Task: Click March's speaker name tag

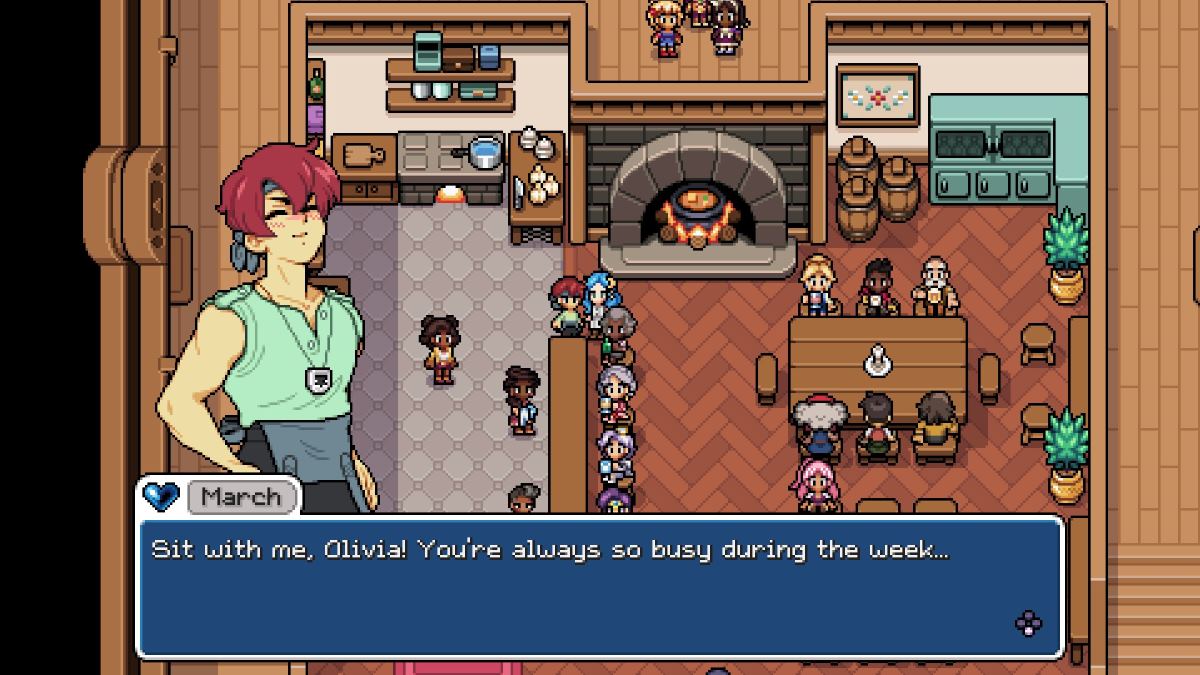Action: pyautogui.click(x=240, y=496)
